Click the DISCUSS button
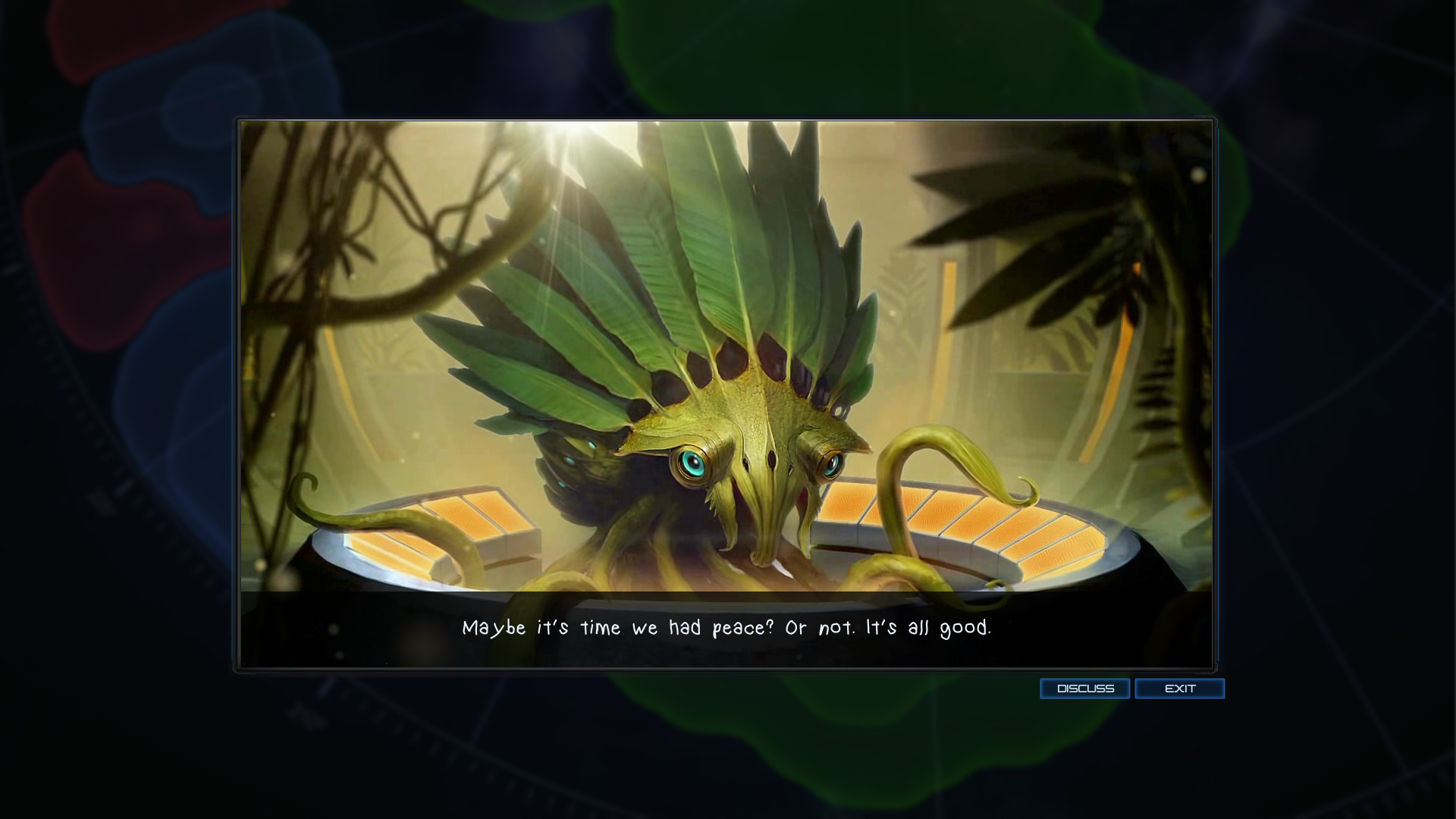 coord(1084,689)
